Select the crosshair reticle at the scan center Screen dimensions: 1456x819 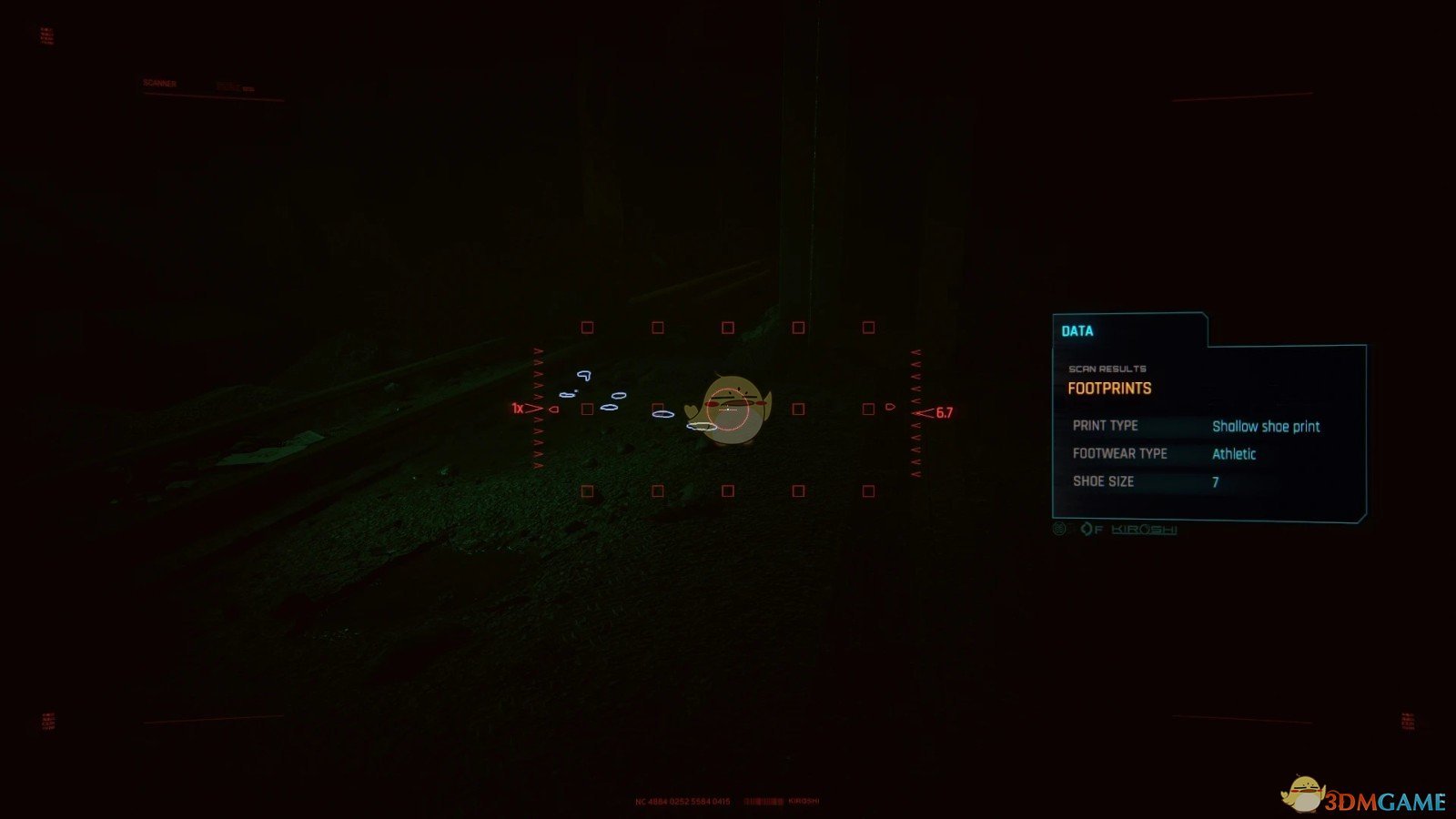[x=728, y=411]
